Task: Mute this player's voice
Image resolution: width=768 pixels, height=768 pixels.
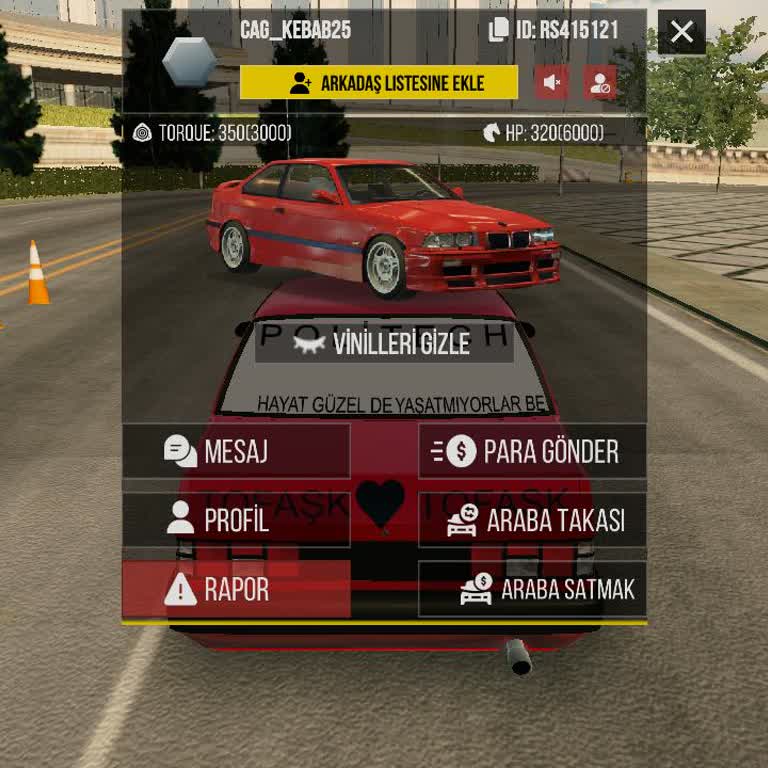Action: [x=551, y=83]
